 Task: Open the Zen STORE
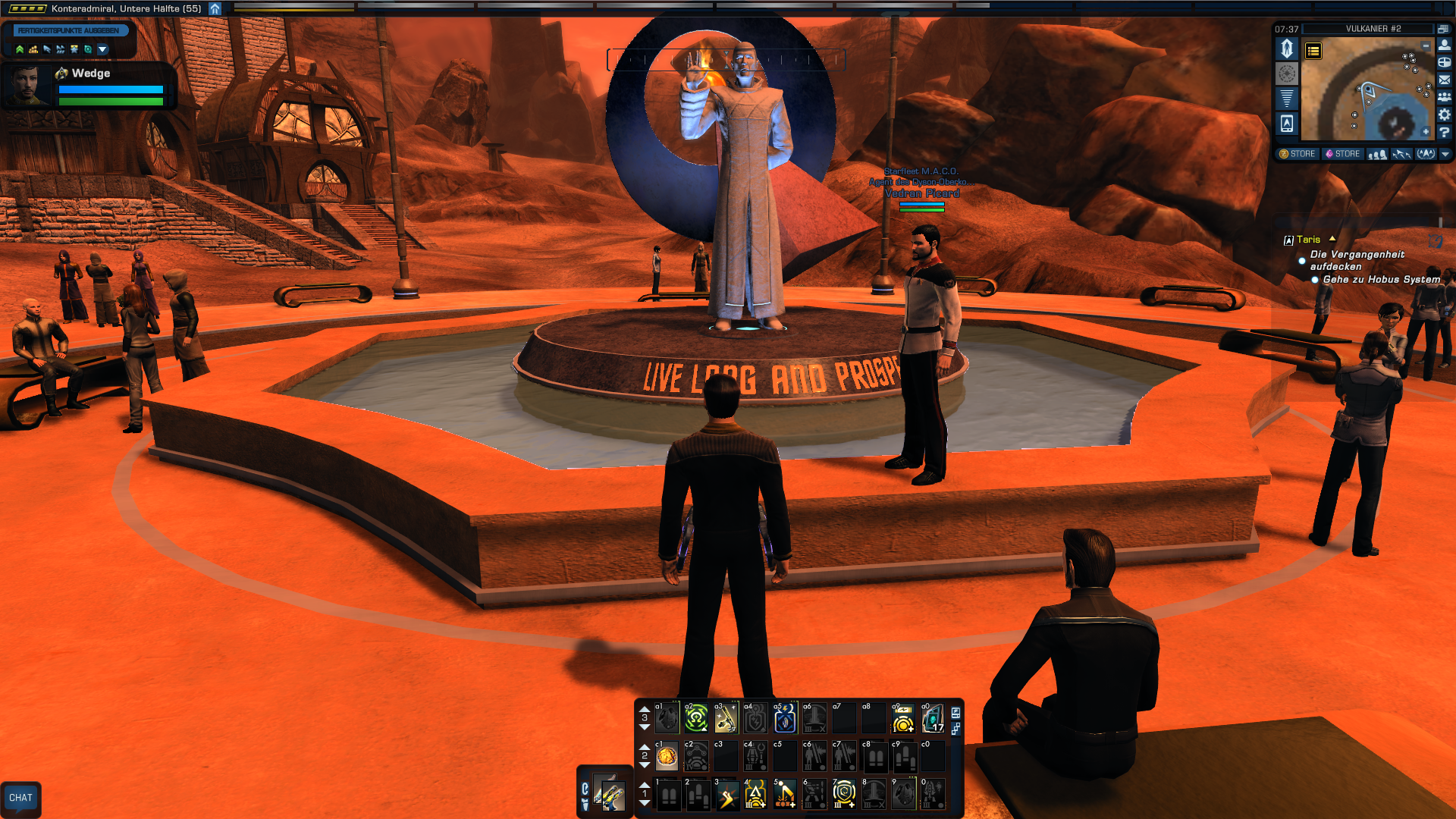1298,154
